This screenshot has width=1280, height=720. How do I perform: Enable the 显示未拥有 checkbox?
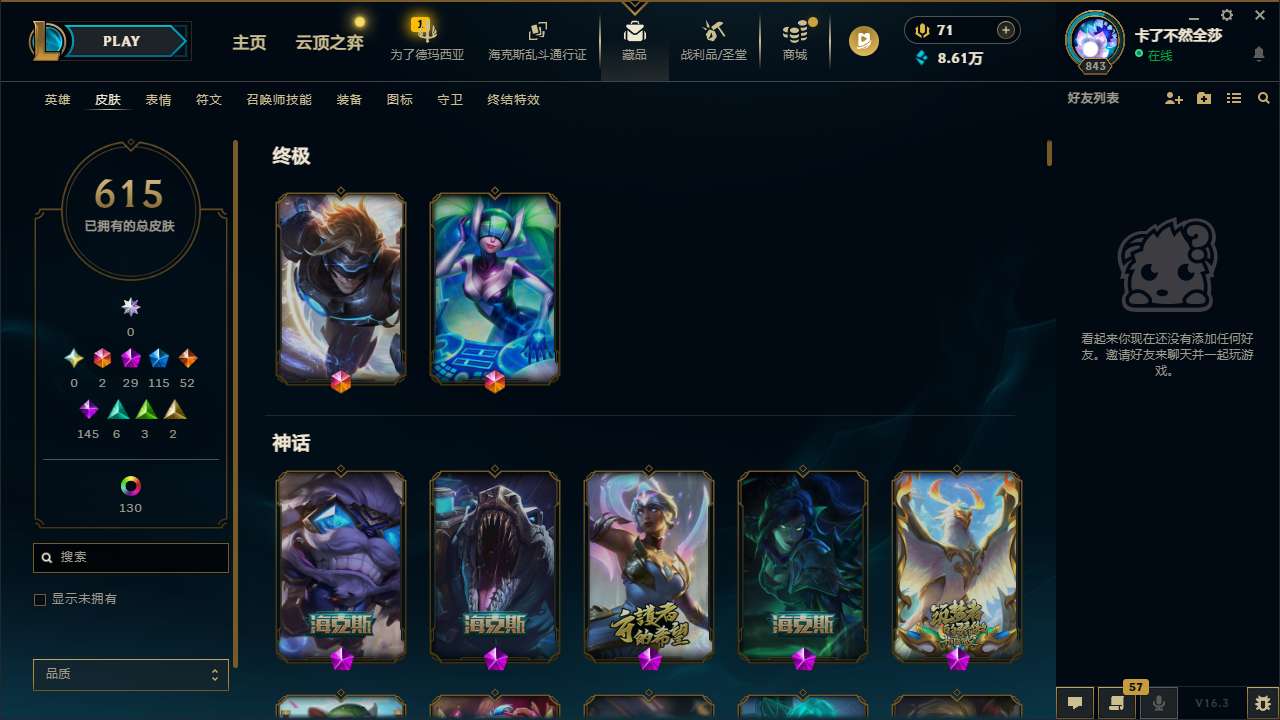click(40, 599)
